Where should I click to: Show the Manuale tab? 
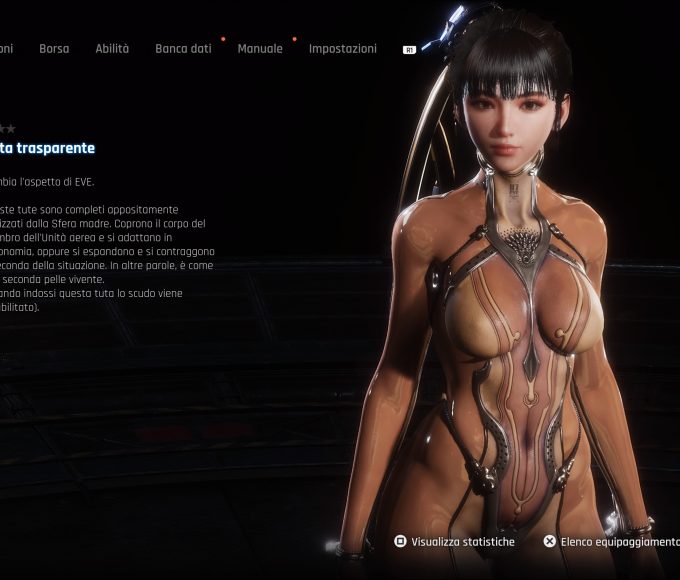260,48
